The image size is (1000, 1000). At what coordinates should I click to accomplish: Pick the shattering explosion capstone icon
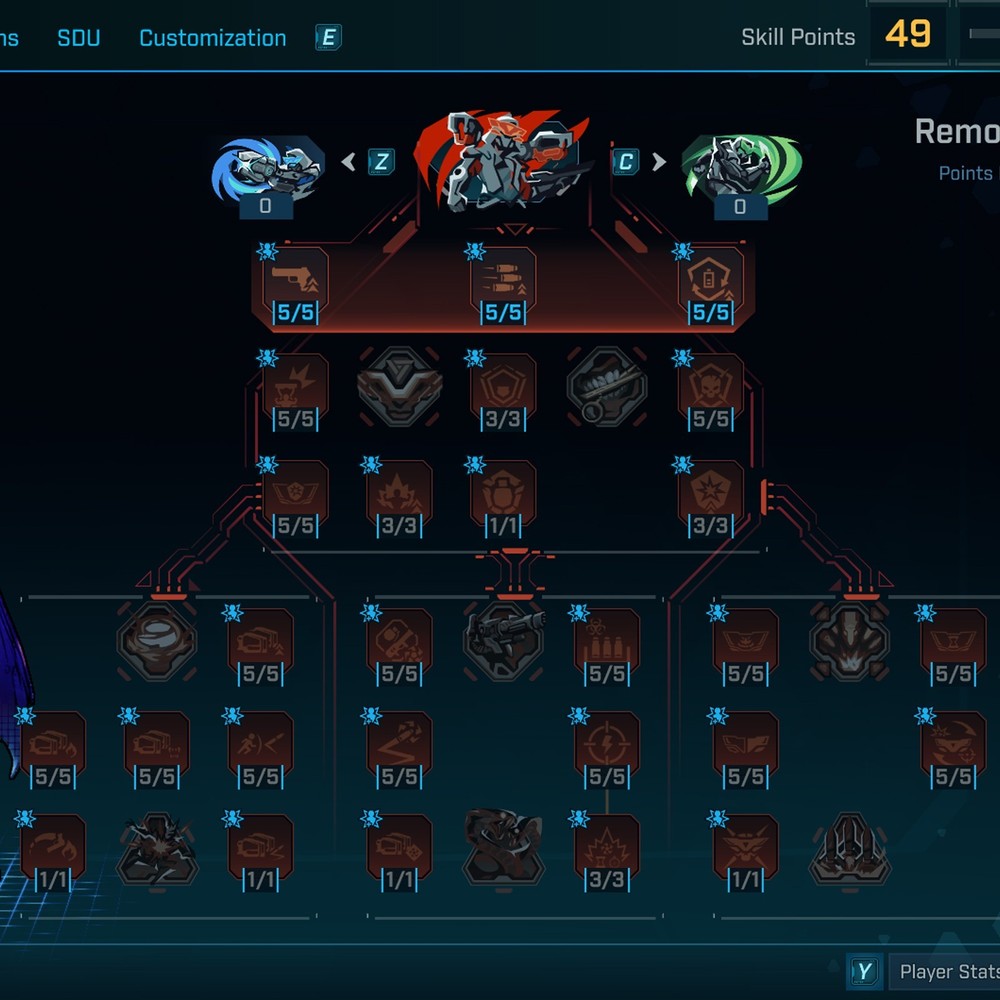156,850
